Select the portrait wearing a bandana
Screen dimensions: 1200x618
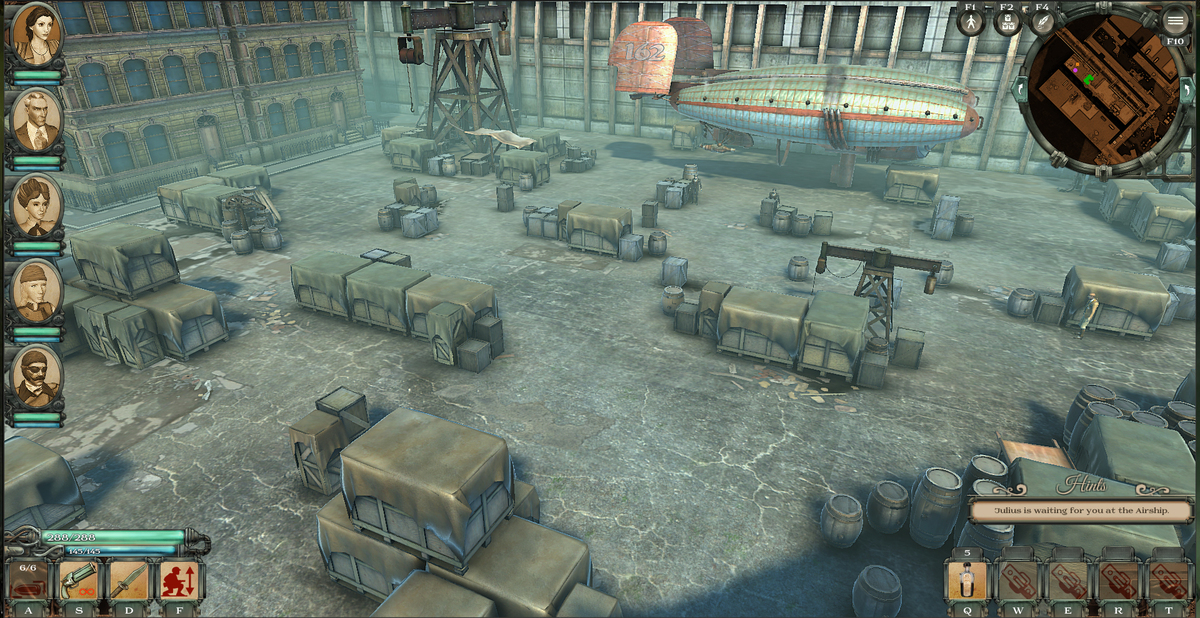(x=37, y=290)
